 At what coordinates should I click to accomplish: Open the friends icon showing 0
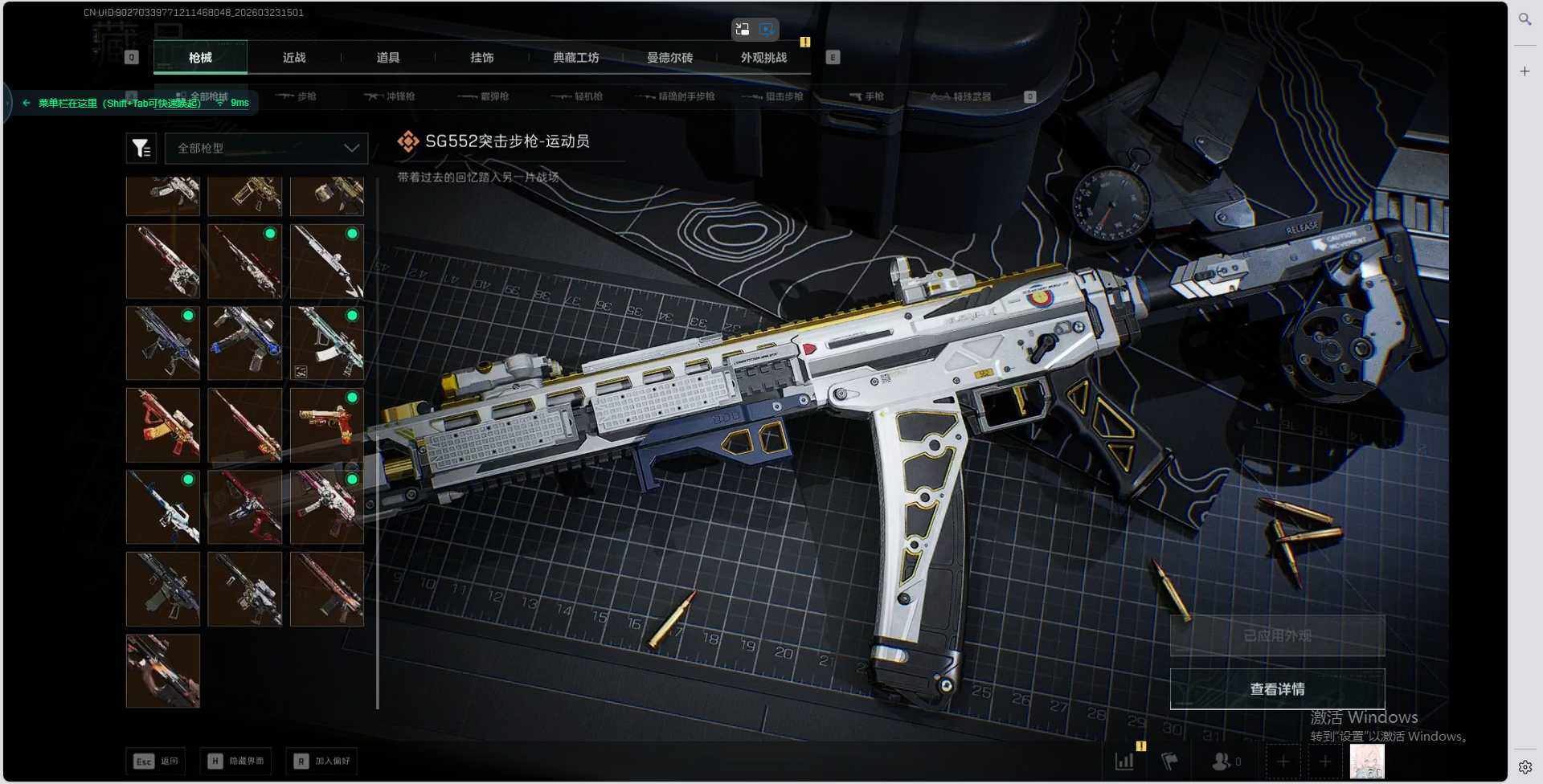pyautogui.click(x=1225, y=761)
